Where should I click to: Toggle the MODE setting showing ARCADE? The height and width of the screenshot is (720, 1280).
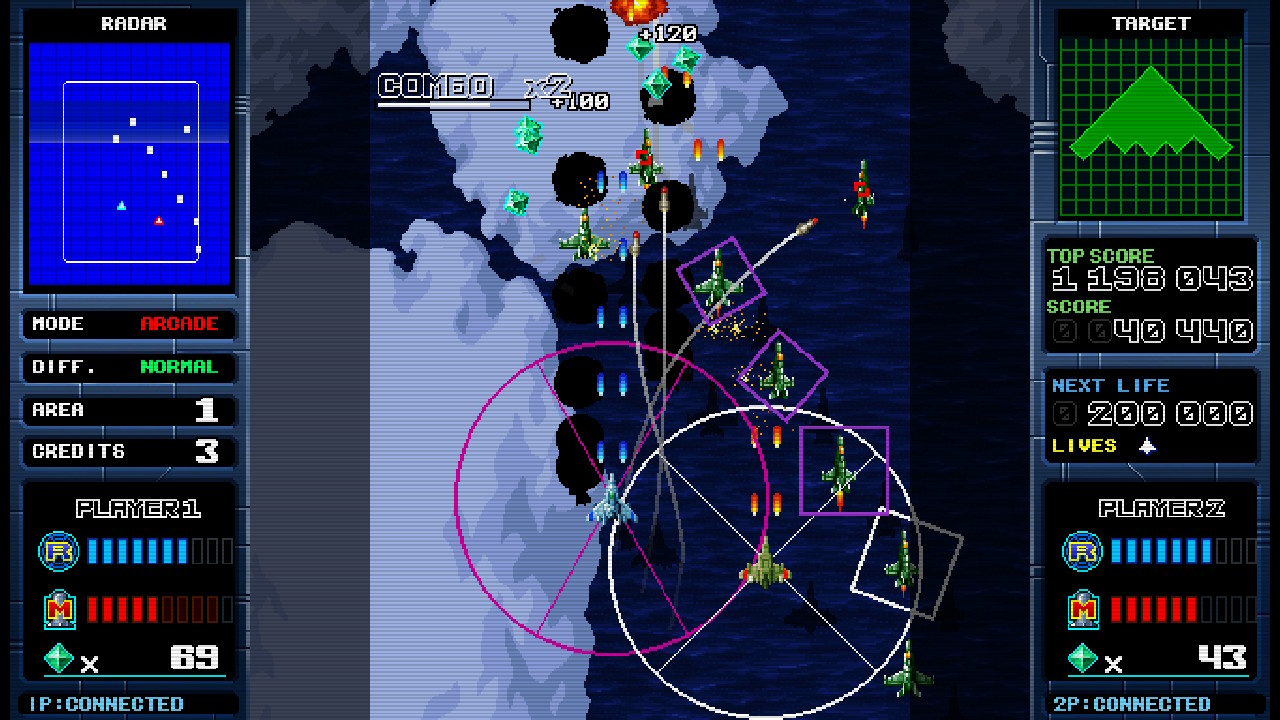[128, 324]
